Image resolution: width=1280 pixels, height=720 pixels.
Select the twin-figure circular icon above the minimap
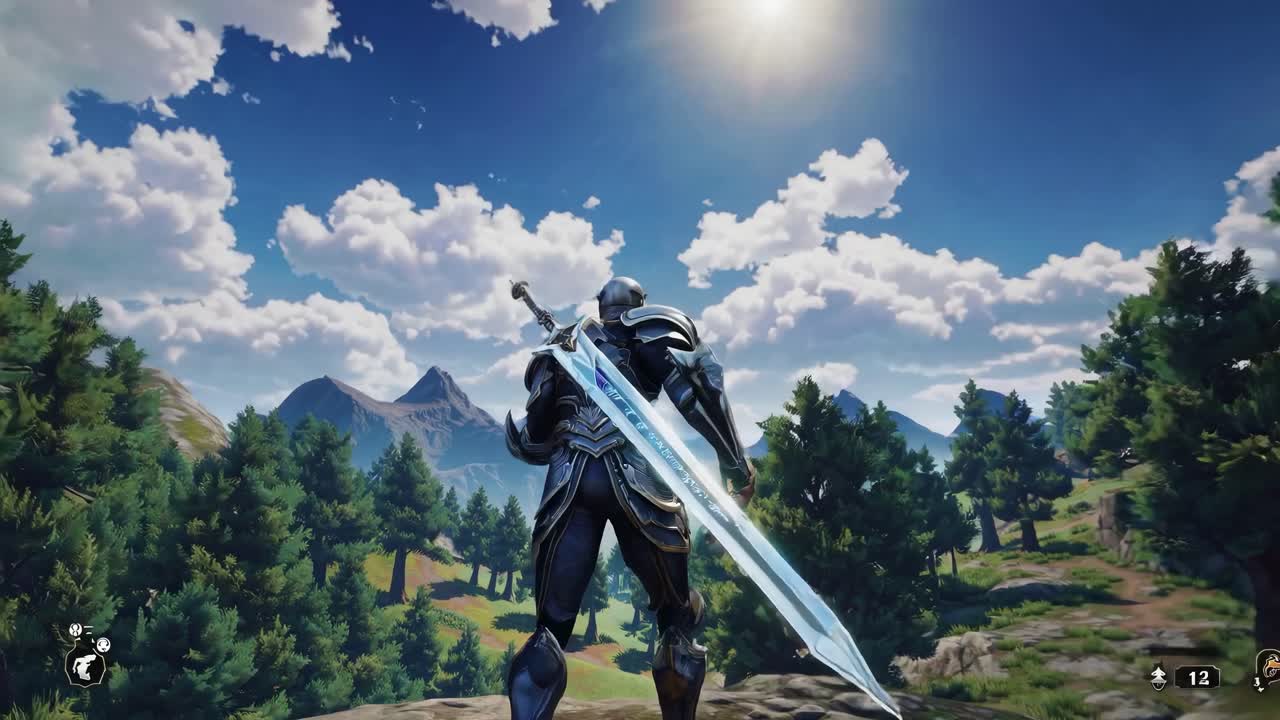point(76,629)
